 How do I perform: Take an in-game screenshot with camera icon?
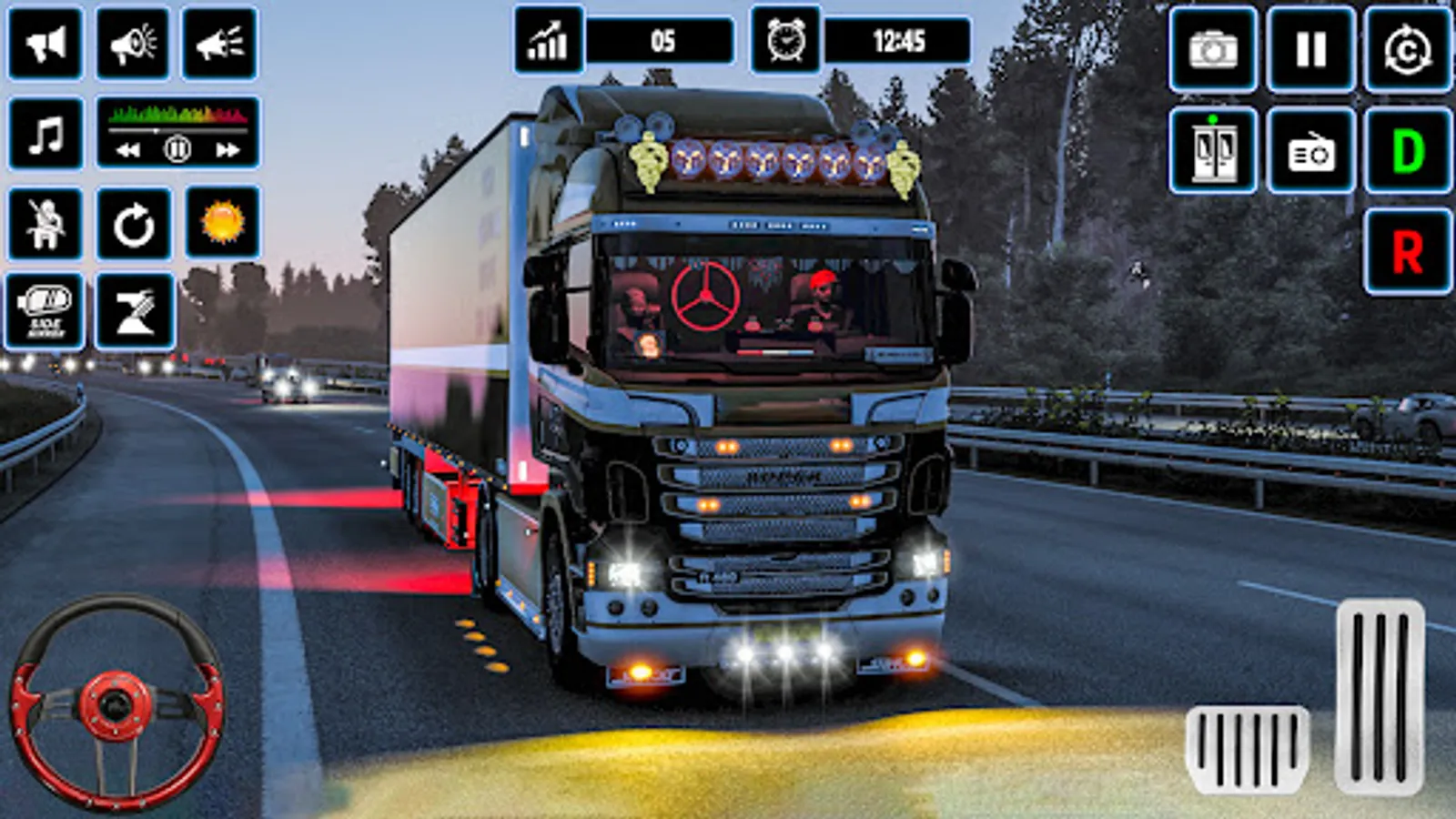1211,48
